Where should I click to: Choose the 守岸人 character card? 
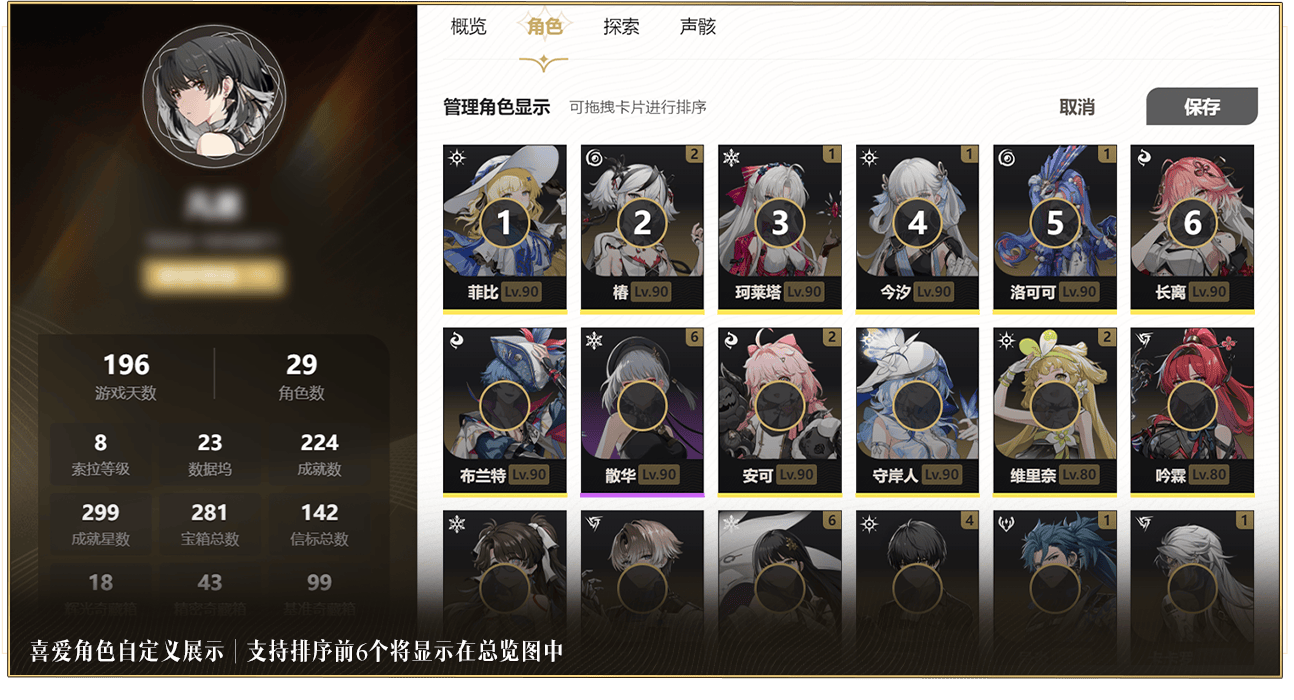917,410
